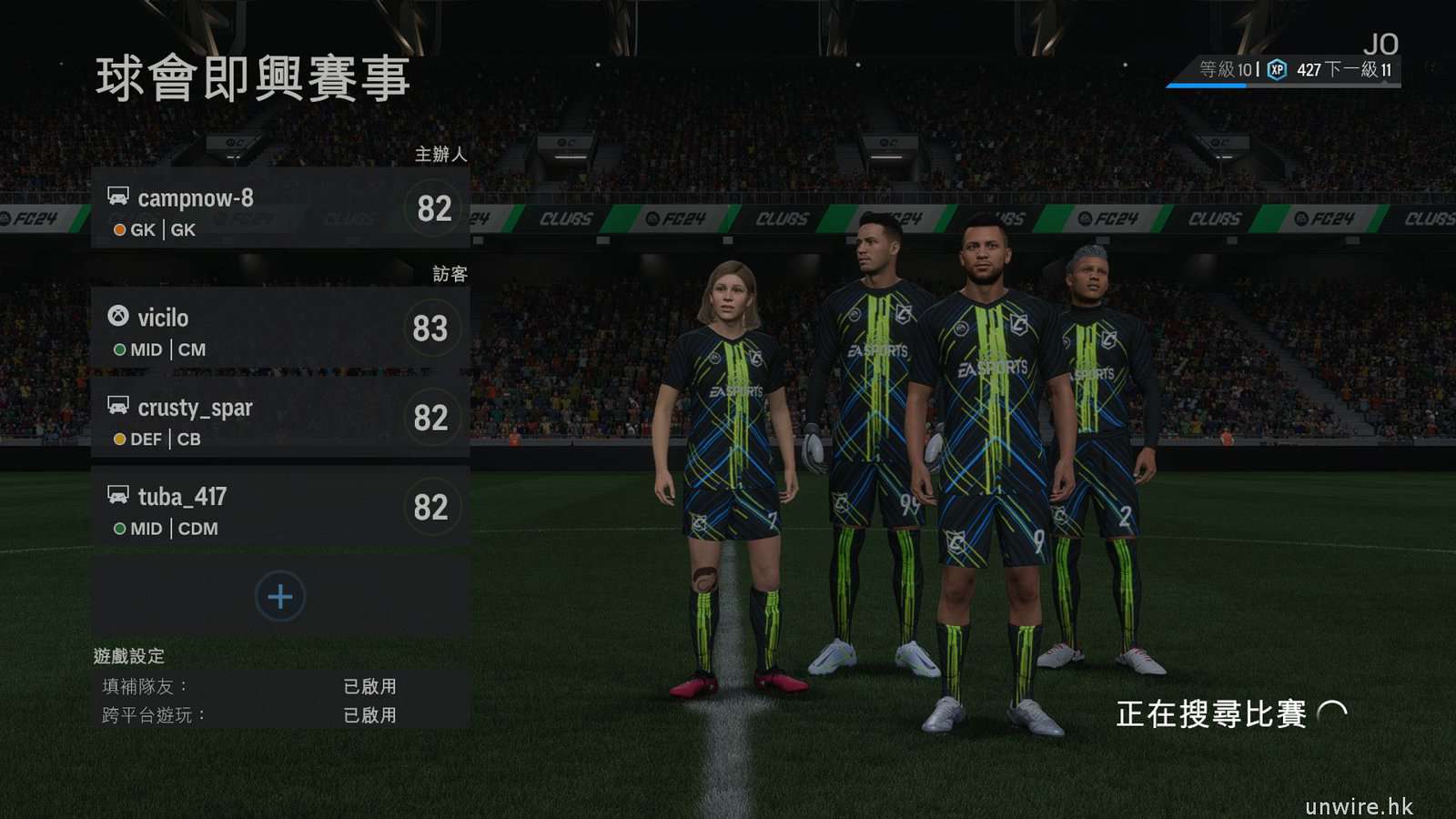Click the plus button to add a player

pos(280,597)
